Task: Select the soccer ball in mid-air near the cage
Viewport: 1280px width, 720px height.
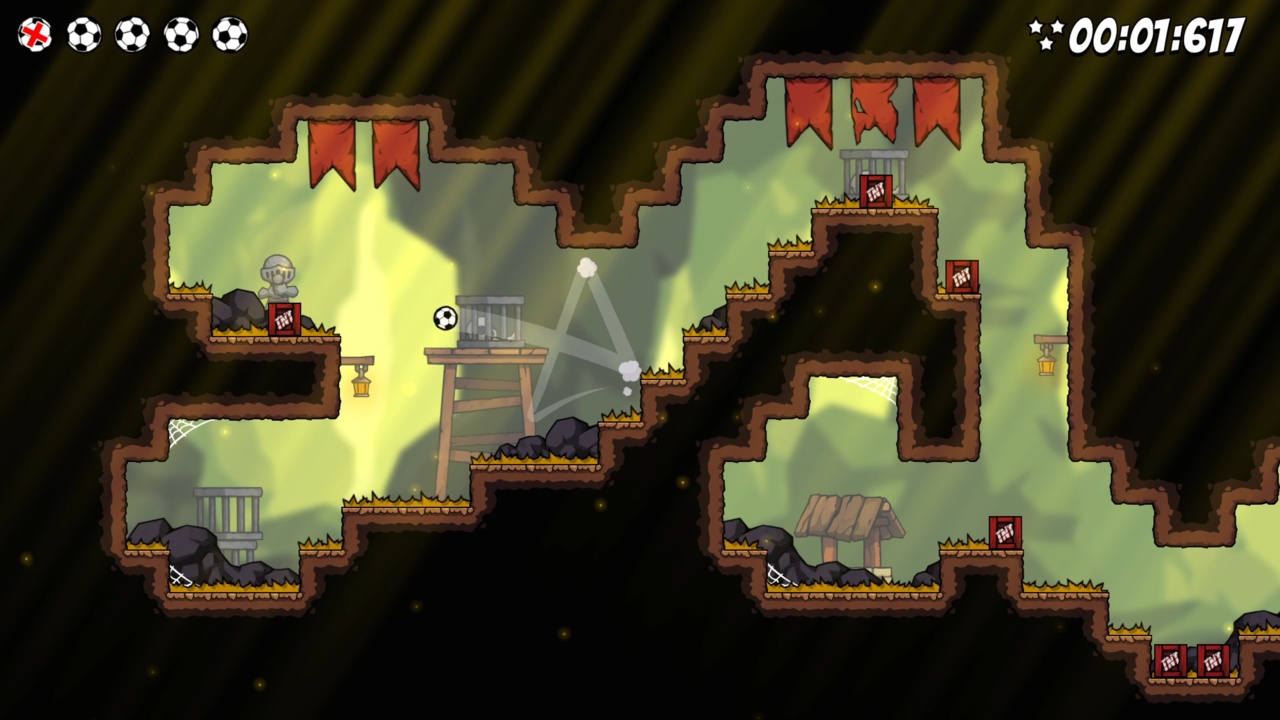Action: click(443, 318)
